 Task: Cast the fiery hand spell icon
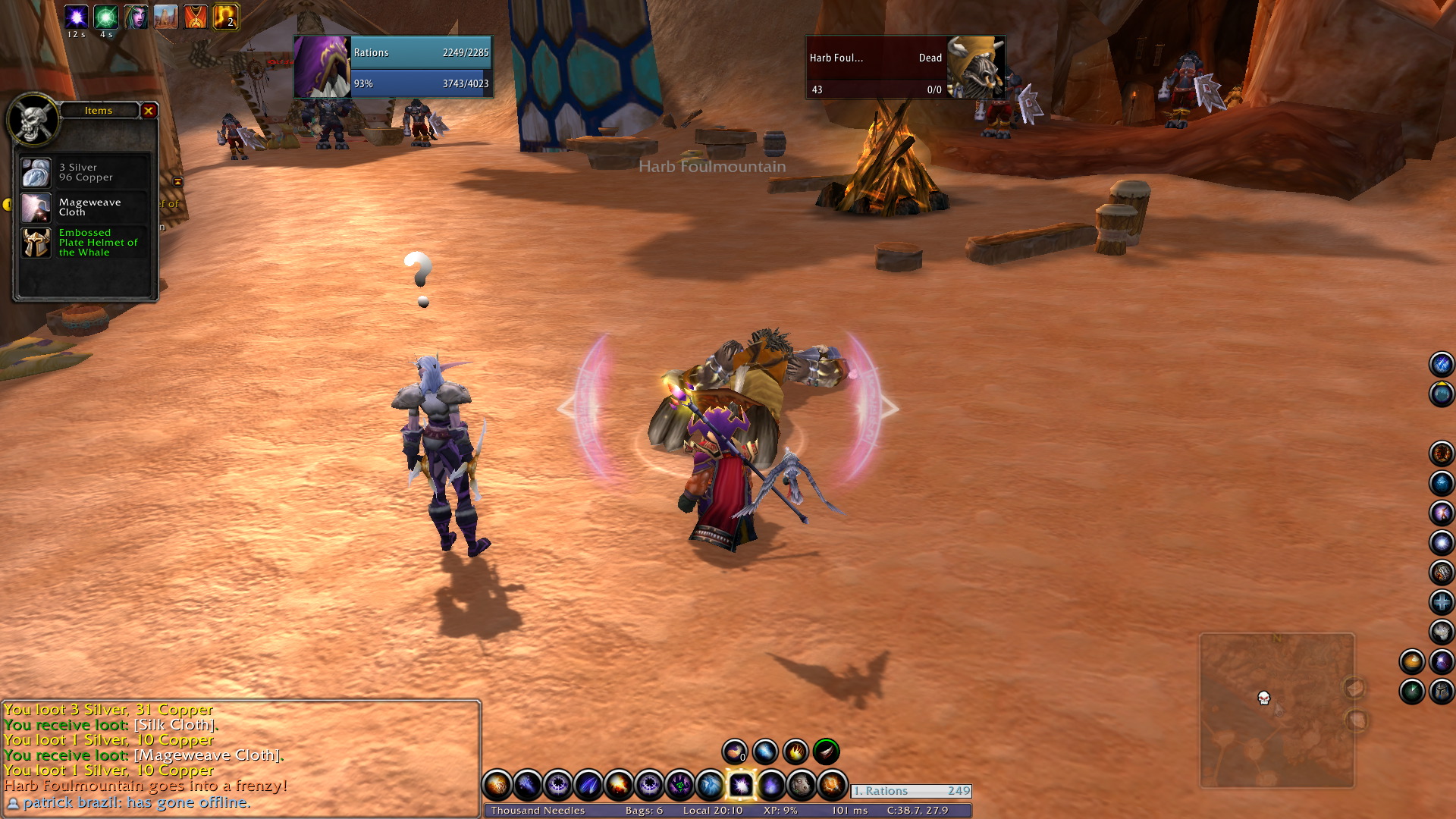[x=795, y=752]
